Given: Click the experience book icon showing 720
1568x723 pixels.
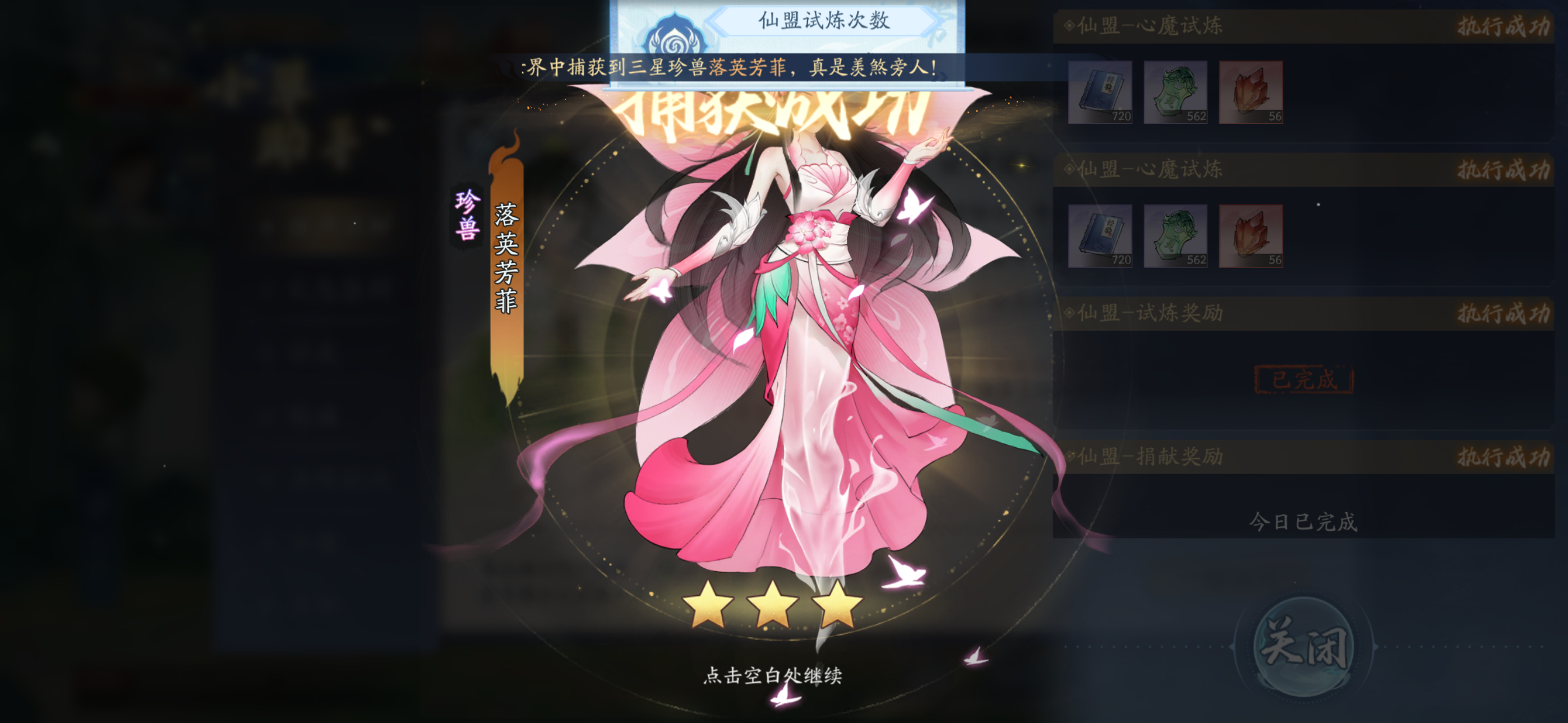Looking at the screenshot, I should click(x=1100, y=94).
